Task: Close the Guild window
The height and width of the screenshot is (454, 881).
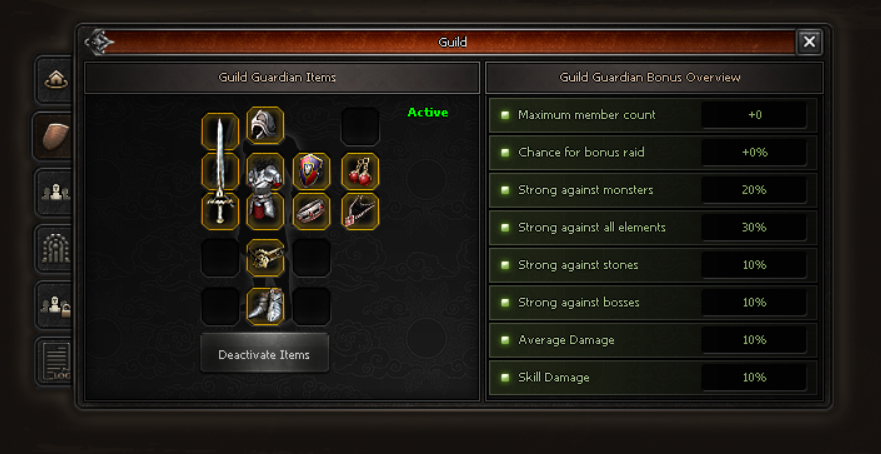Action: 809,42
